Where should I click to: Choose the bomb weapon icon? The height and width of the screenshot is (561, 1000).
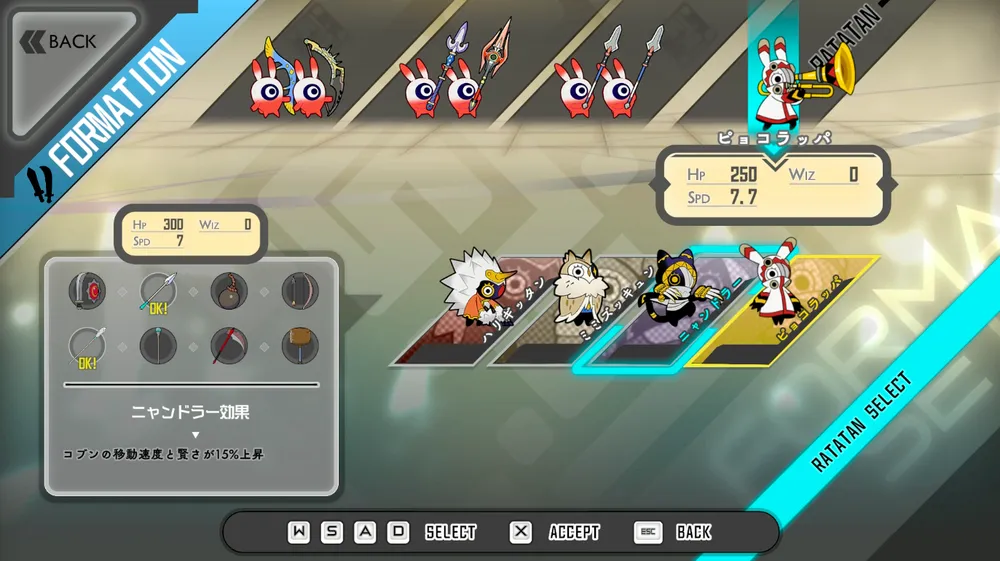pos(229,290)
